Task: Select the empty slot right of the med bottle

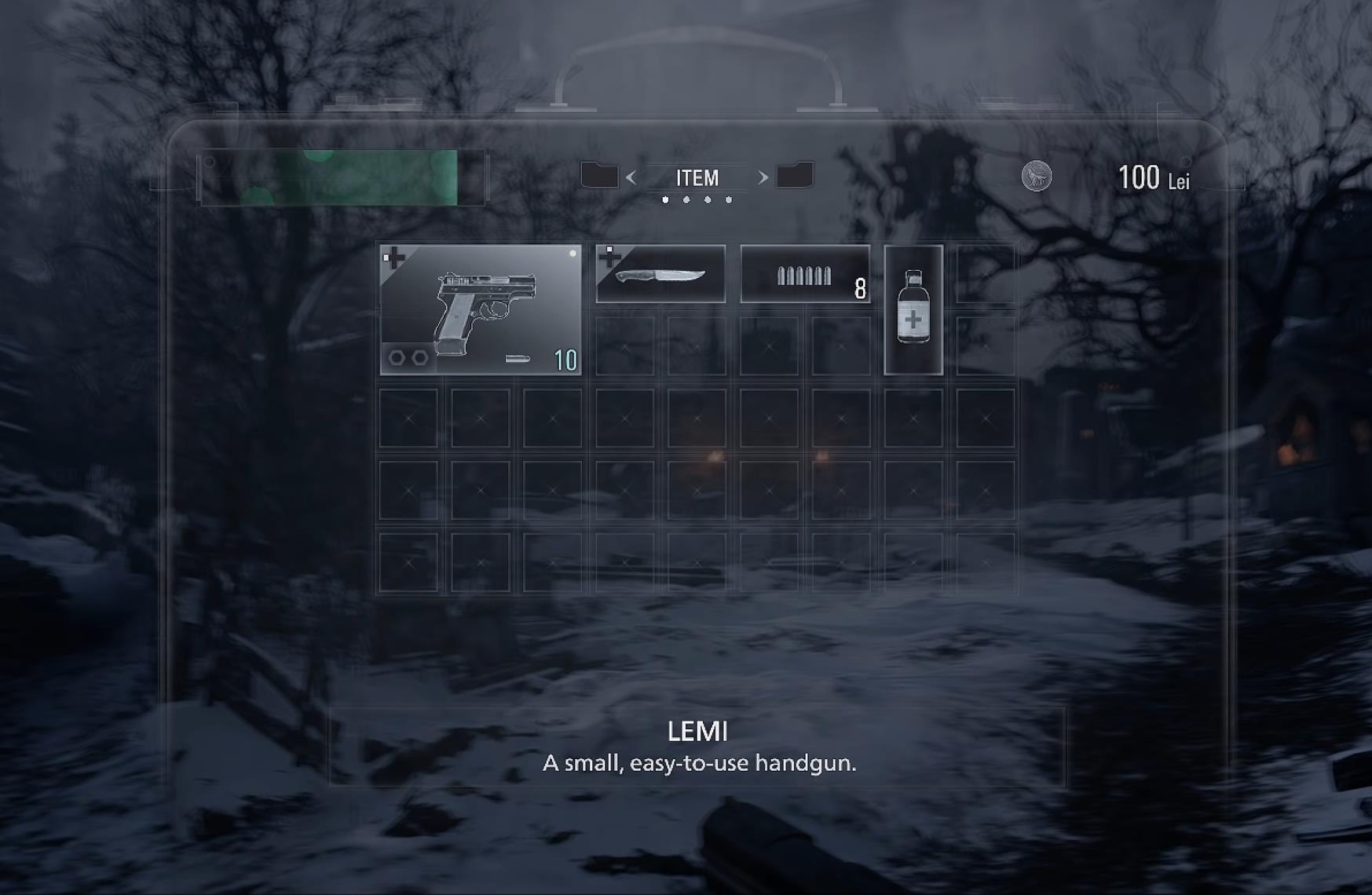Action: pos(986,275)
